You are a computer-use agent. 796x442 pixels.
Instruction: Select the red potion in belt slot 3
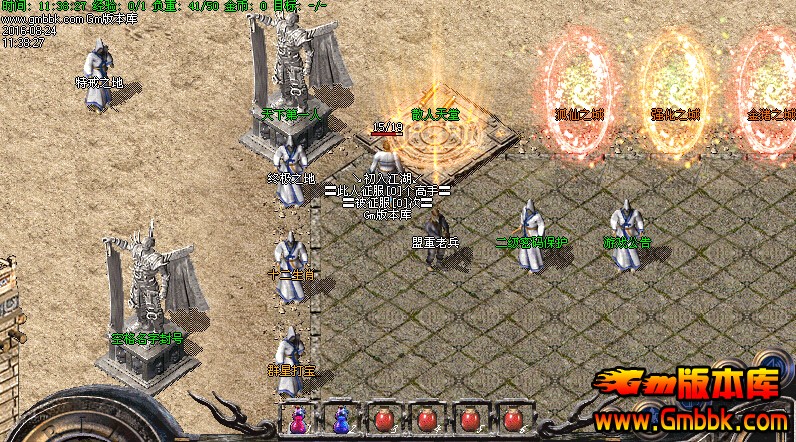[x=384, y=420]
